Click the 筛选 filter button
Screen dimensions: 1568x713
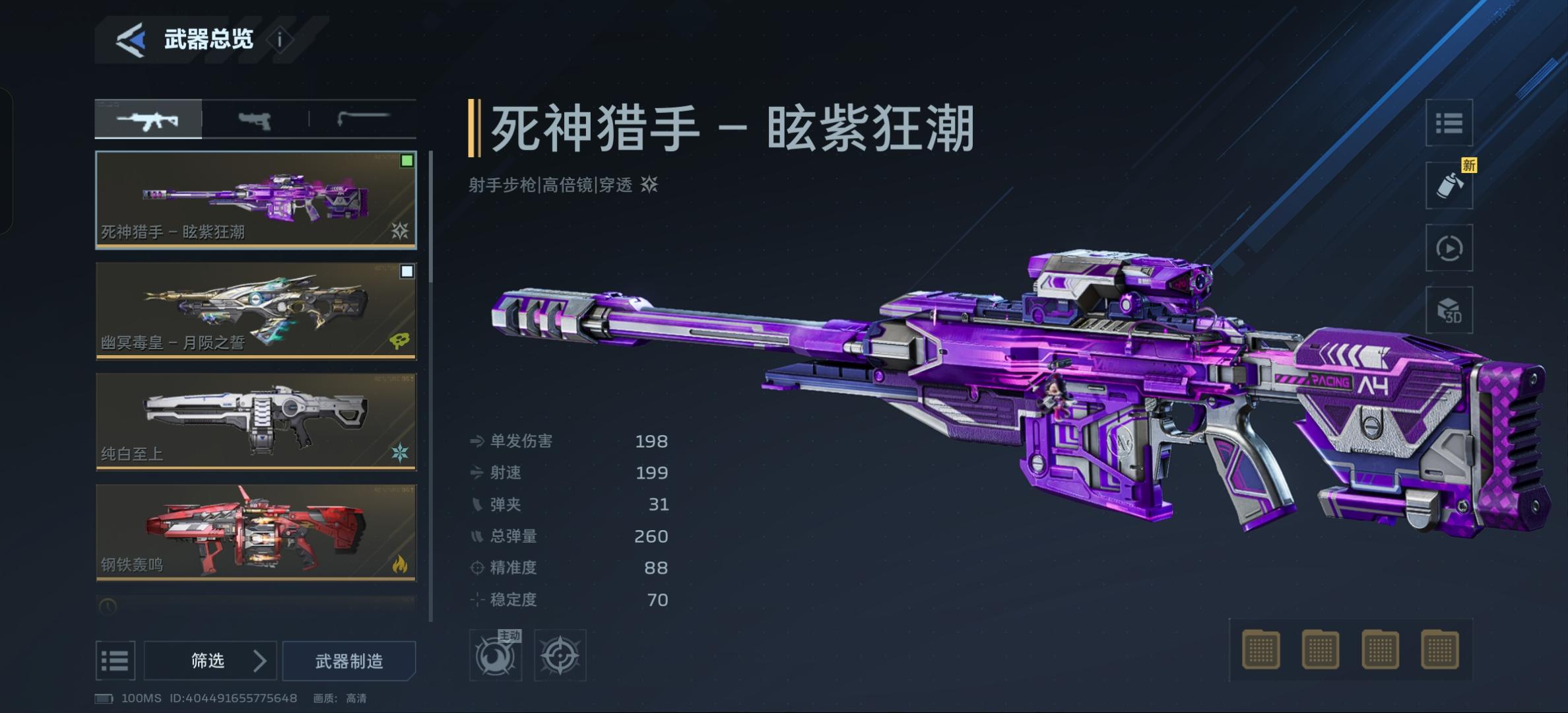(211, 660)
